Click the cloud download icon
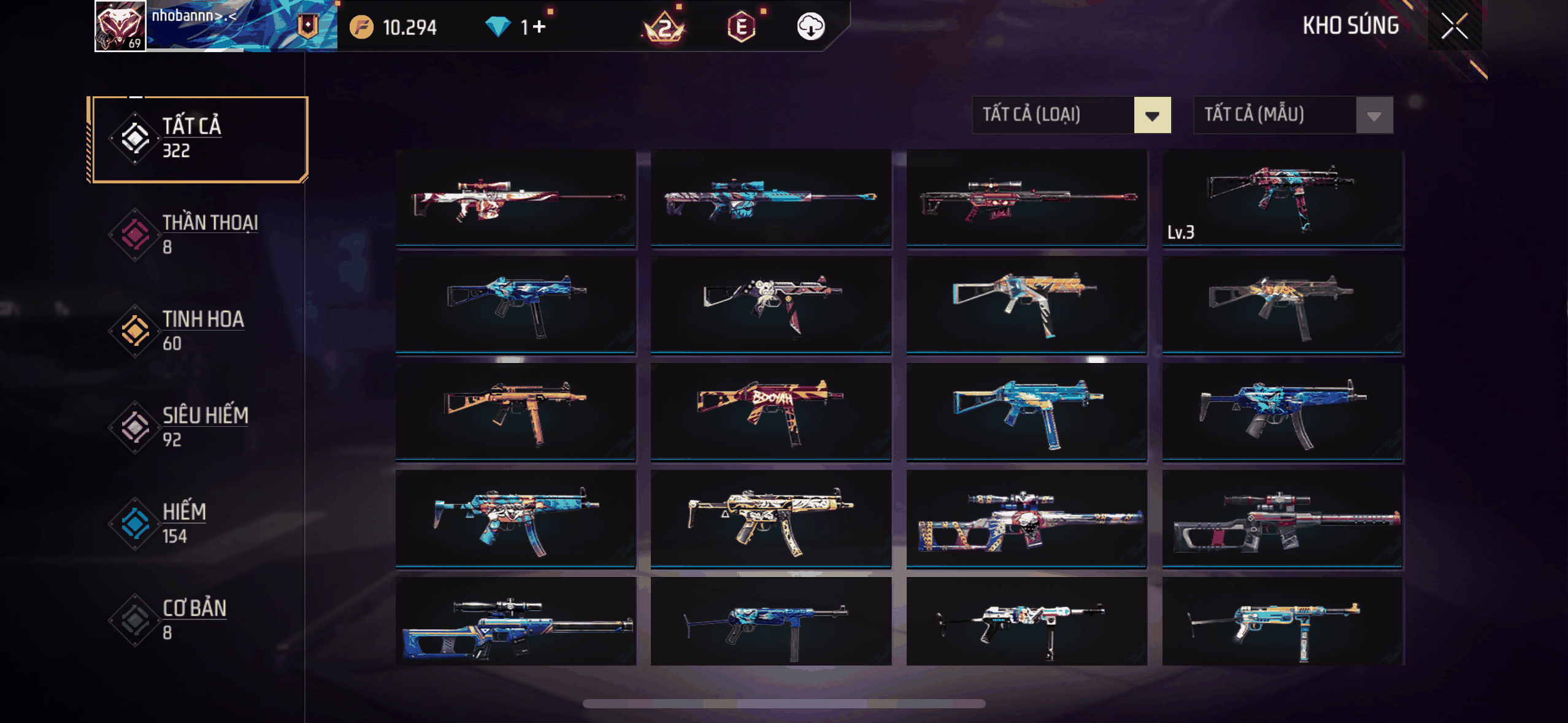This screenshot has height=723, width=1568. pos(810,27)
